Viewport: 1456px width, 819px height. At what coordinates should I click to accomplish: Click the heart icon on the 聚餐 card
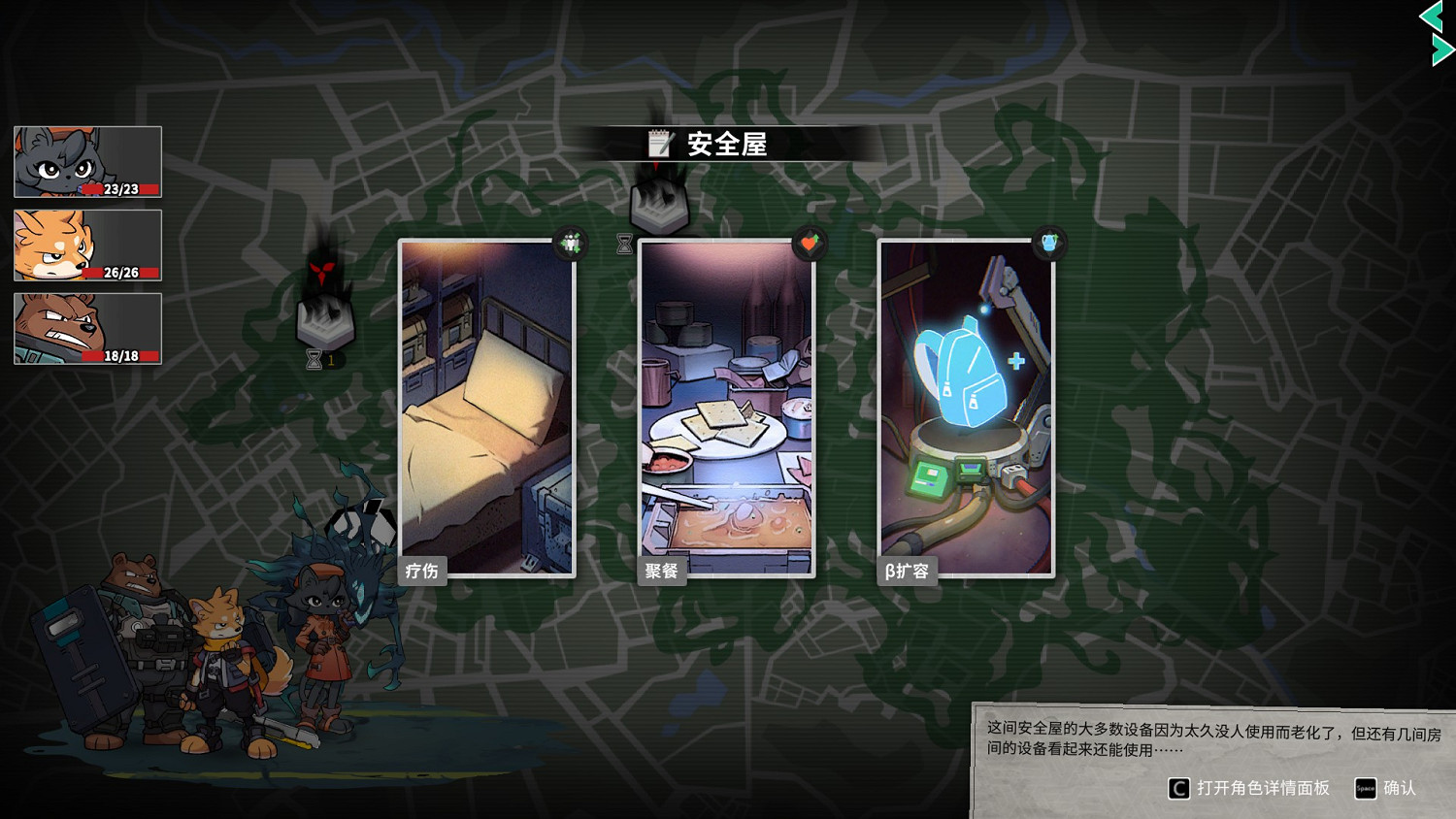point(810,245)
